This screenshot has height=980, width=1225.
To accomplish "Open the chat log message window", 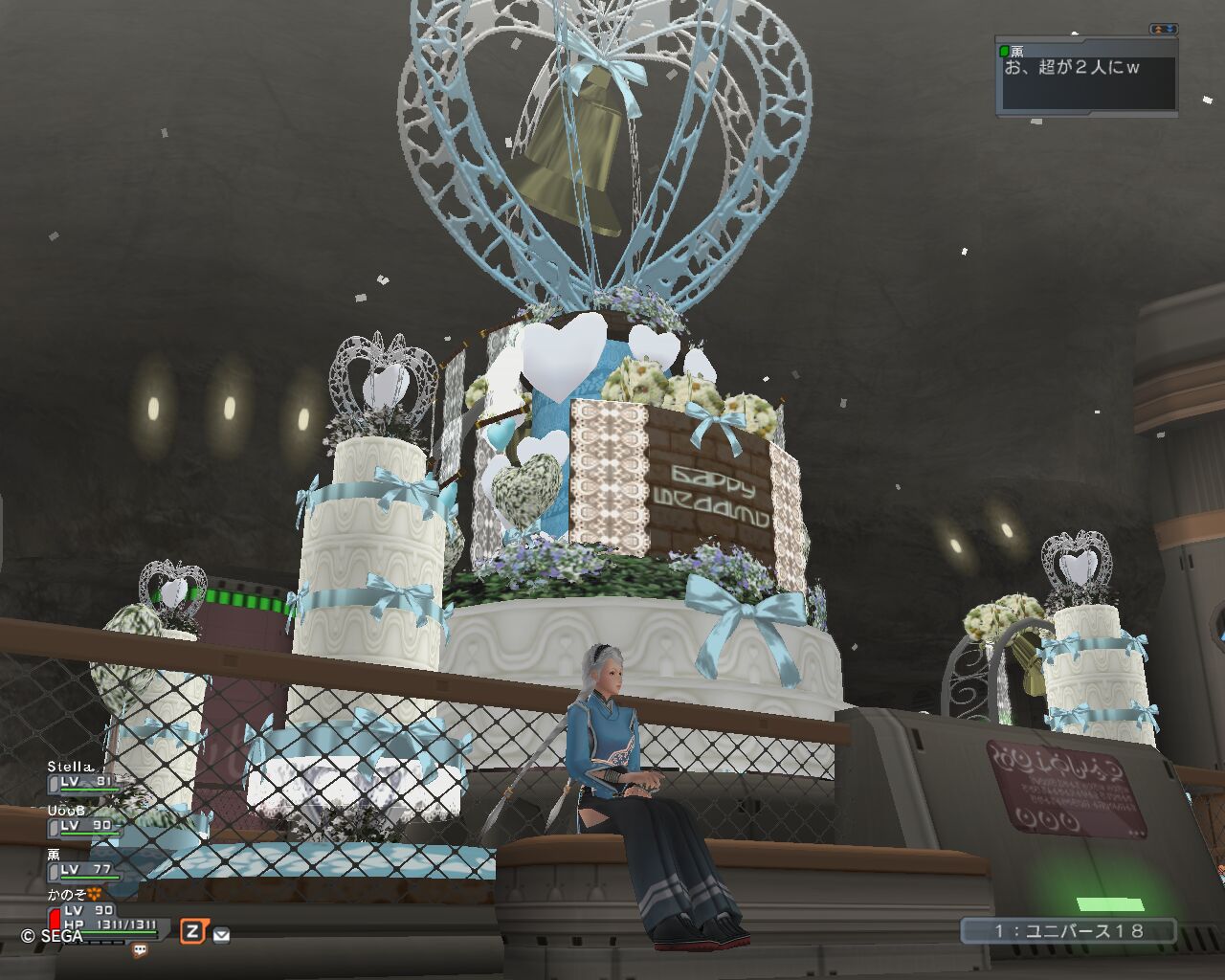I will pyautogui.click(x=1085, y=81).
